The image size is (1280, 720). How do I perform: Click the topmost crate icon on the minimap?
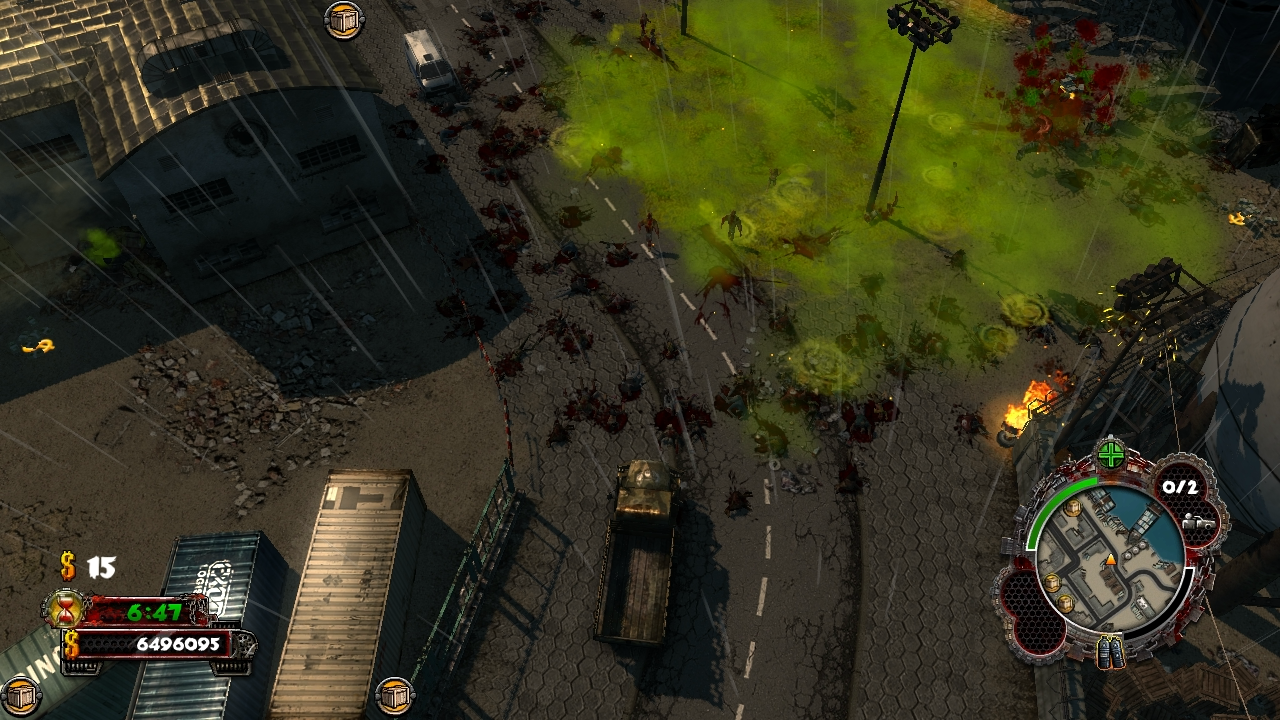[1071, 507]
